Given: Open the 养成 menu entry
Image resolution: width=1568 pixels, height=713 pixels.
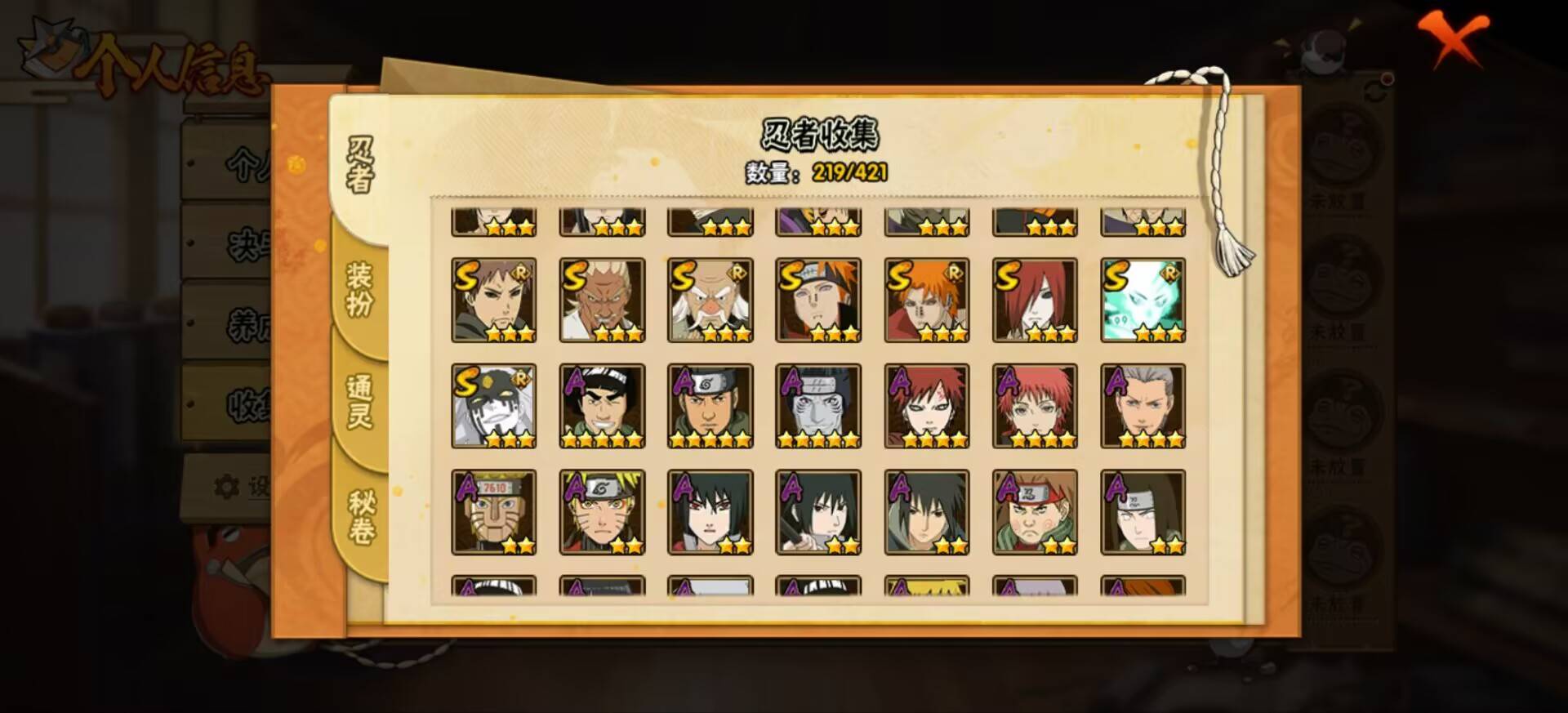Looking at the screenshot, I should 245,323.
